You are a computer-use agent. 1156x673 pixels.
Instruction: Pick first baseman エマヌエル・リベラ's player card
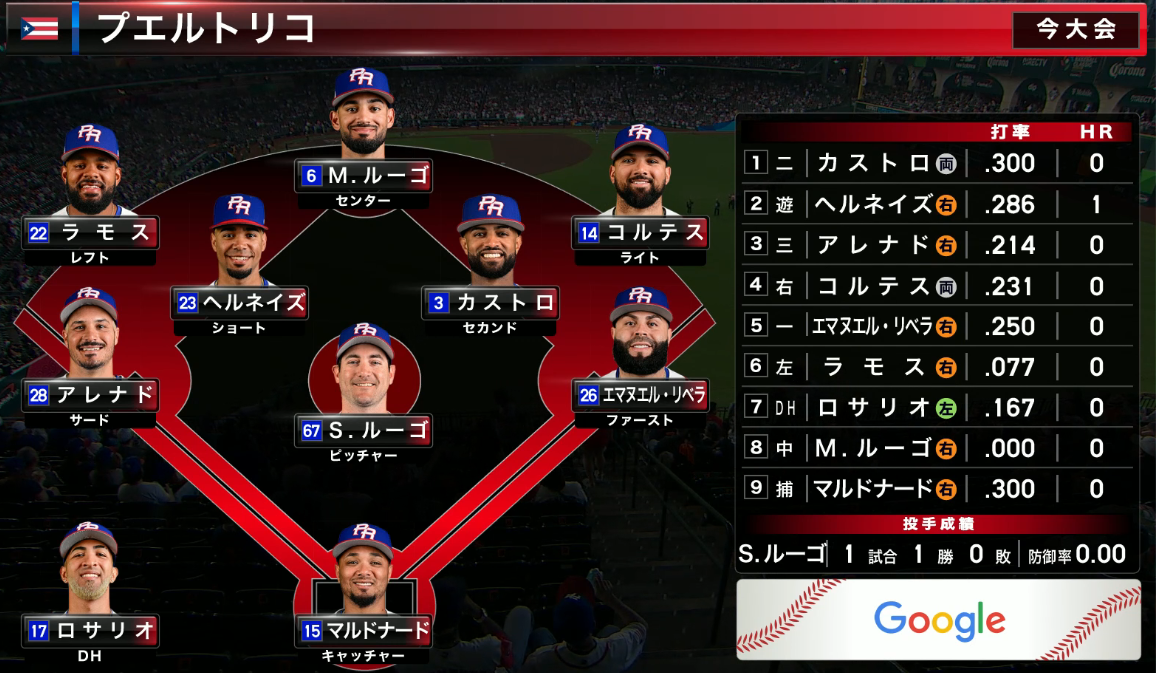pyautogui.click(x=641, y=394)
